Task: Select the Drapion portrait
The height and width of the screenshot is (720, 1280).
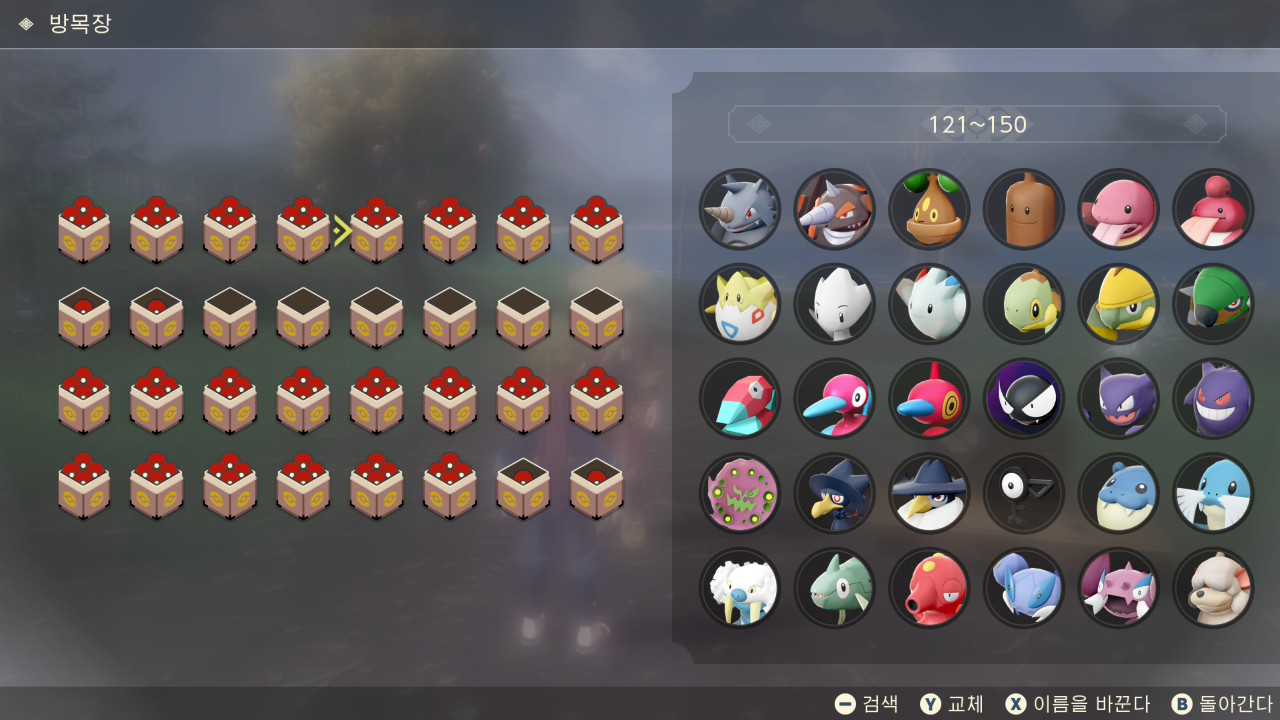Action: [x=1118, y=588]
